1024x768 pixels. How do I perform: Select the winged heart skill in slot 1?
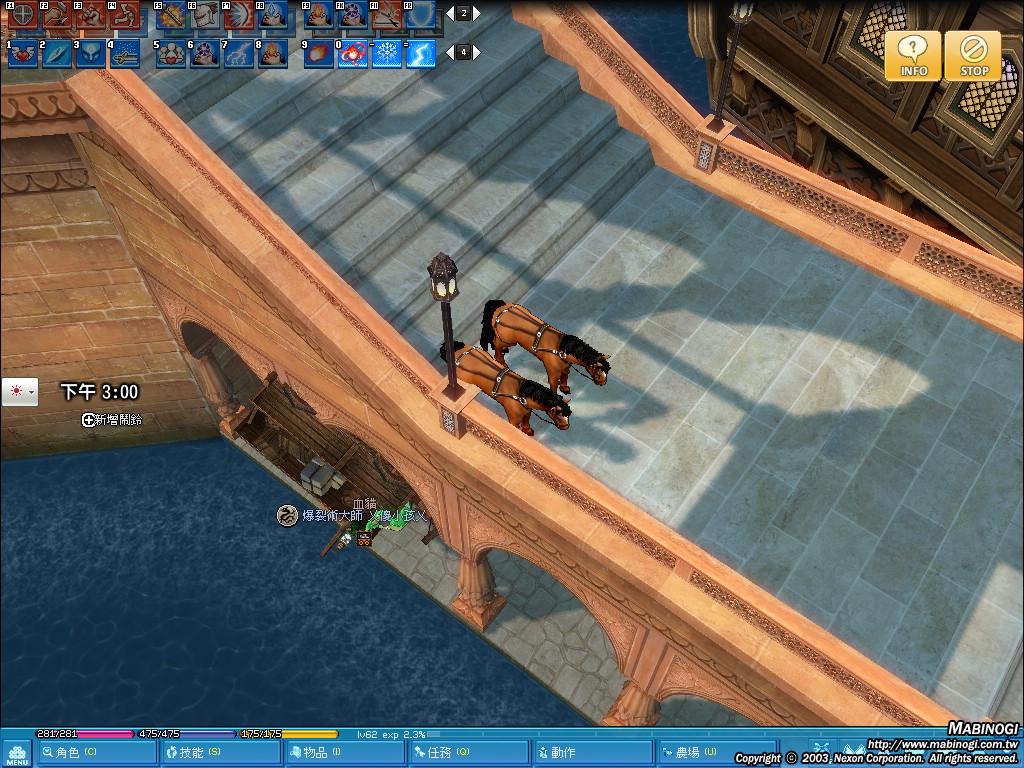click(22, 54)
